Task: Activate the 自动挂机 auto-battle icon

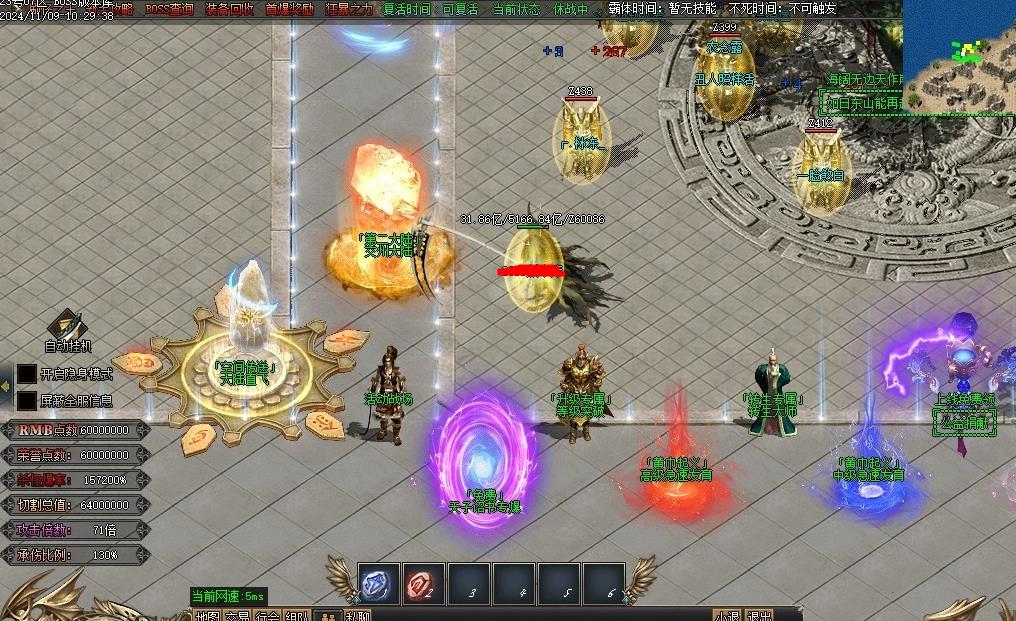Action: click(x=68, y=327)
